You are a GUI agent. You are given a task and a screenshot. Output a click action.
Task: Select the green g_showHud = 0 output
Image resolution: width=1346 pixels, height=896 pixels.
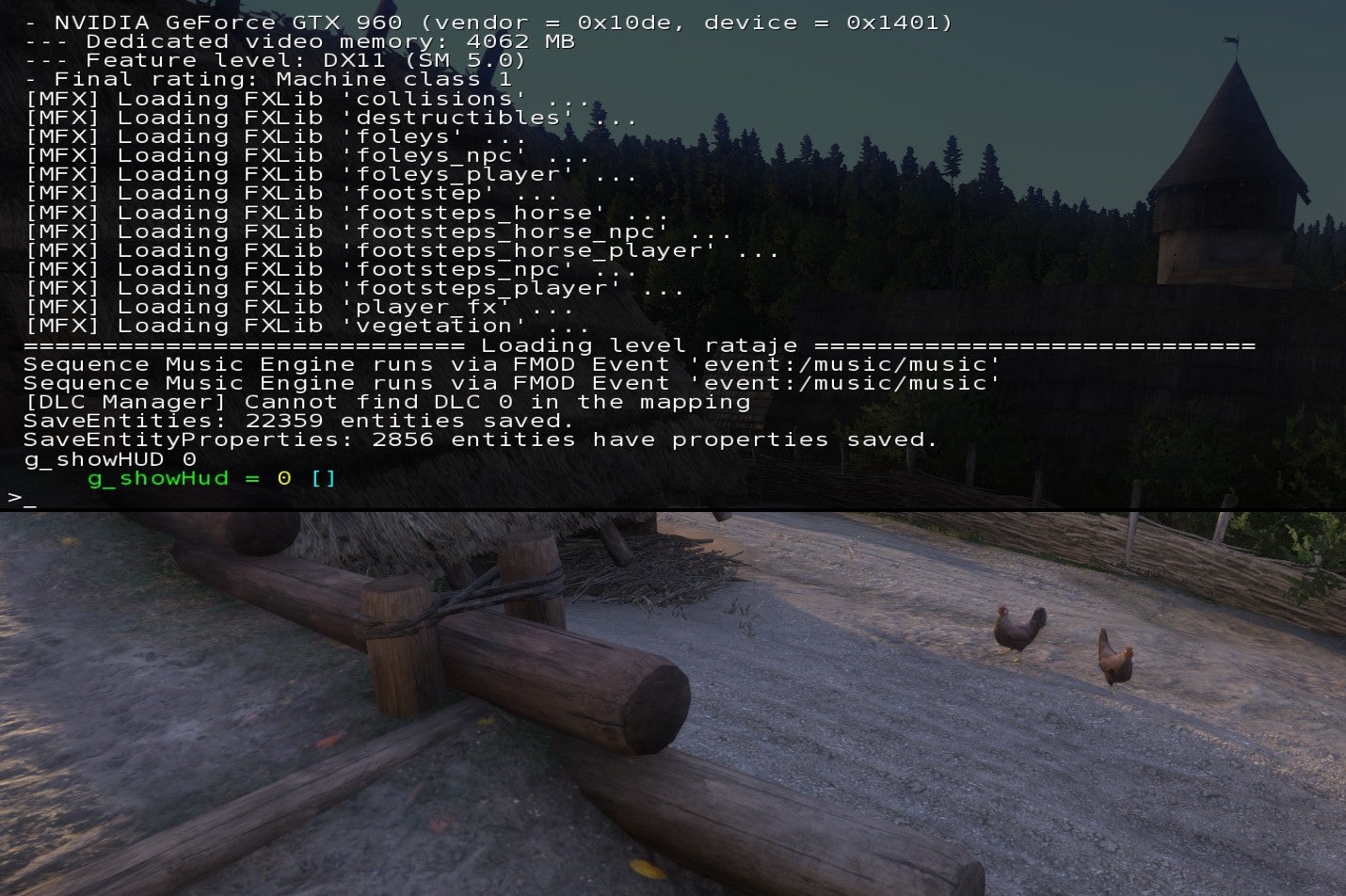pyautogui.click(x=207, y=478)
